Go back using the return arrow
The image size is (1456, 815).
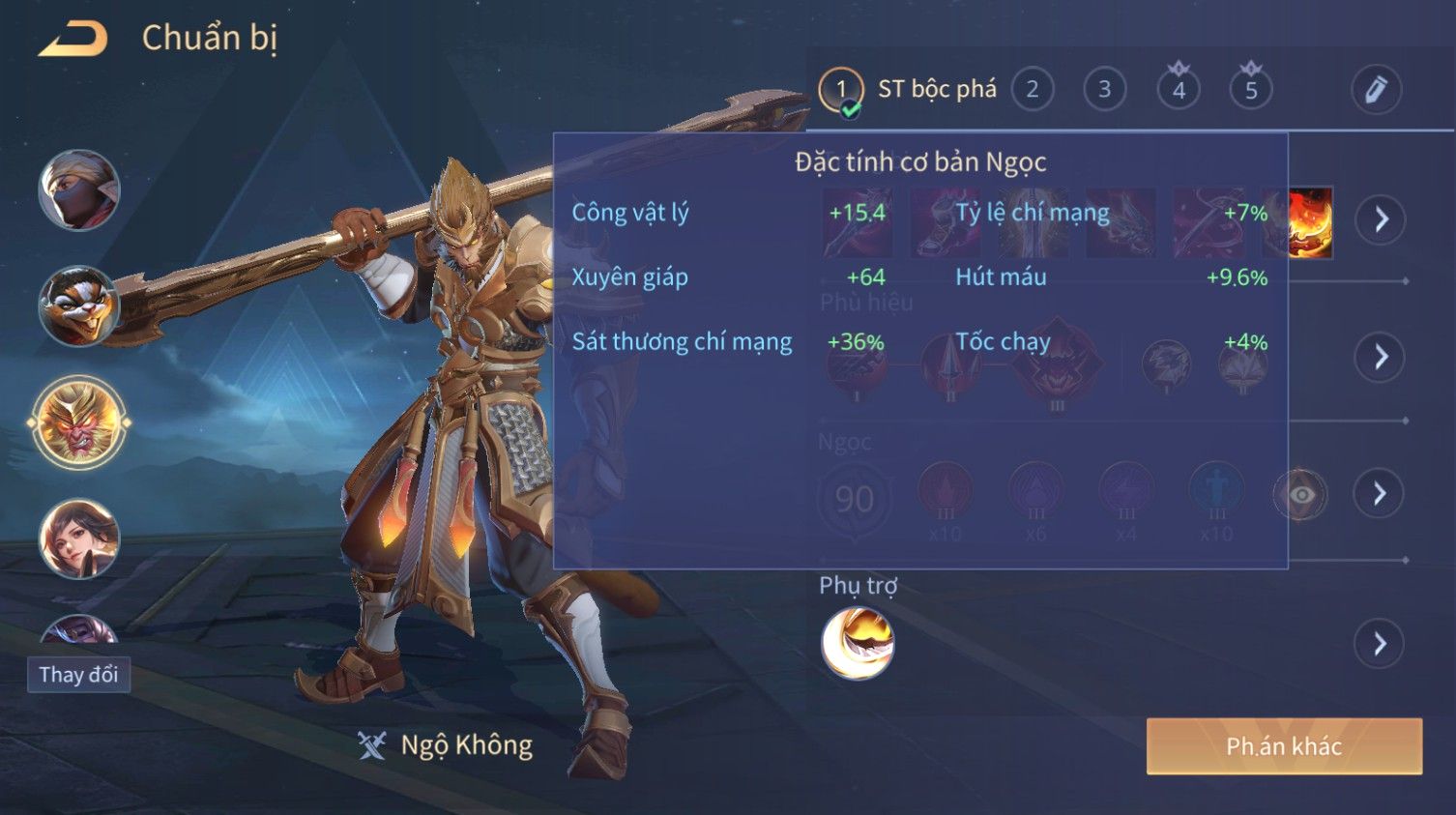click(x=73, y=39)
